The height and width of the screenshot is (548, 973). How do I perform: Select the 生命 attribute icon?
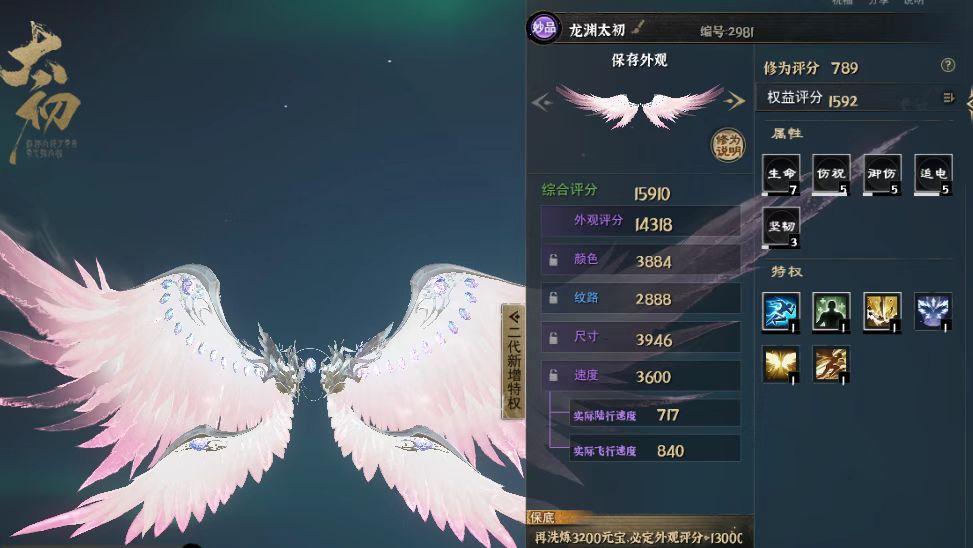(781, 174)
